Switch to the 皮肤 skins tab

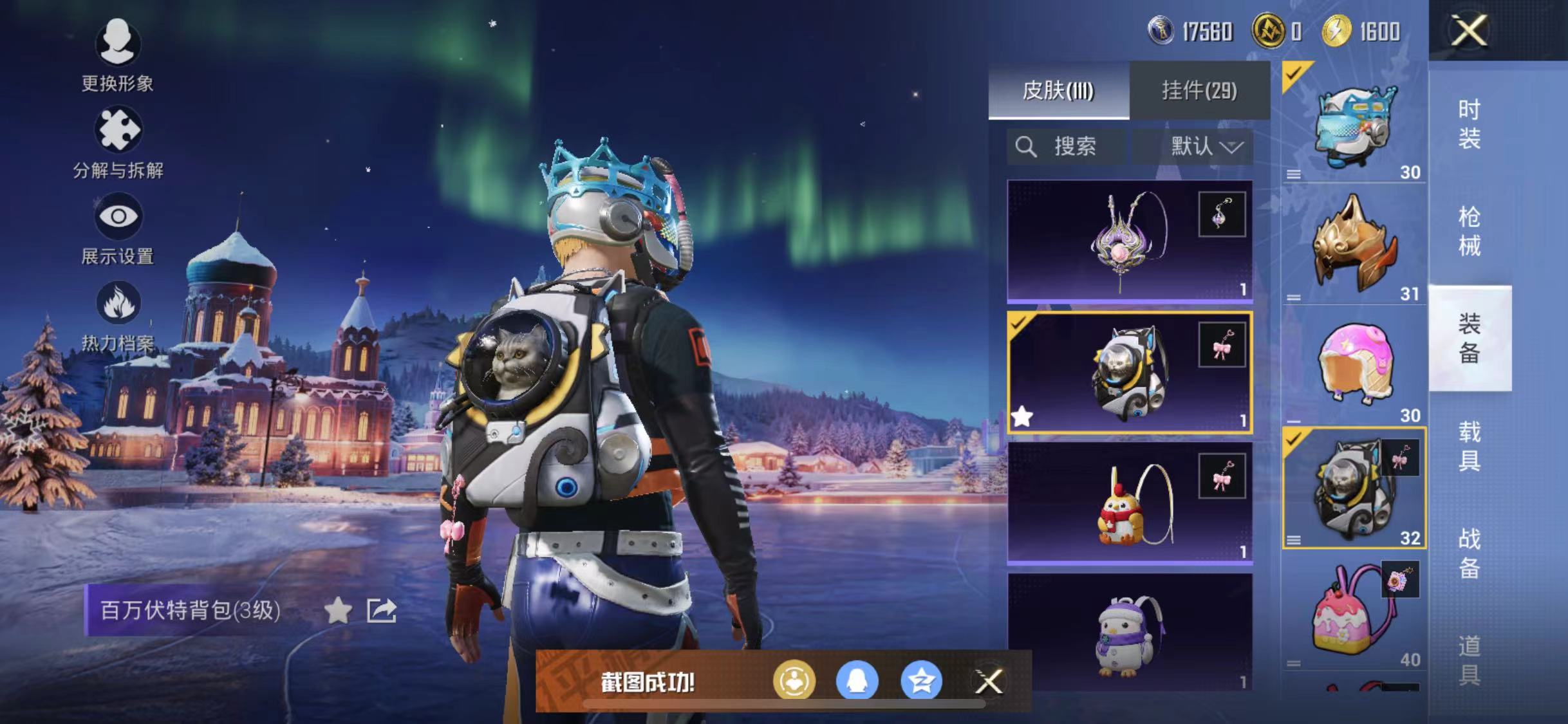(x=1058, y=91)
